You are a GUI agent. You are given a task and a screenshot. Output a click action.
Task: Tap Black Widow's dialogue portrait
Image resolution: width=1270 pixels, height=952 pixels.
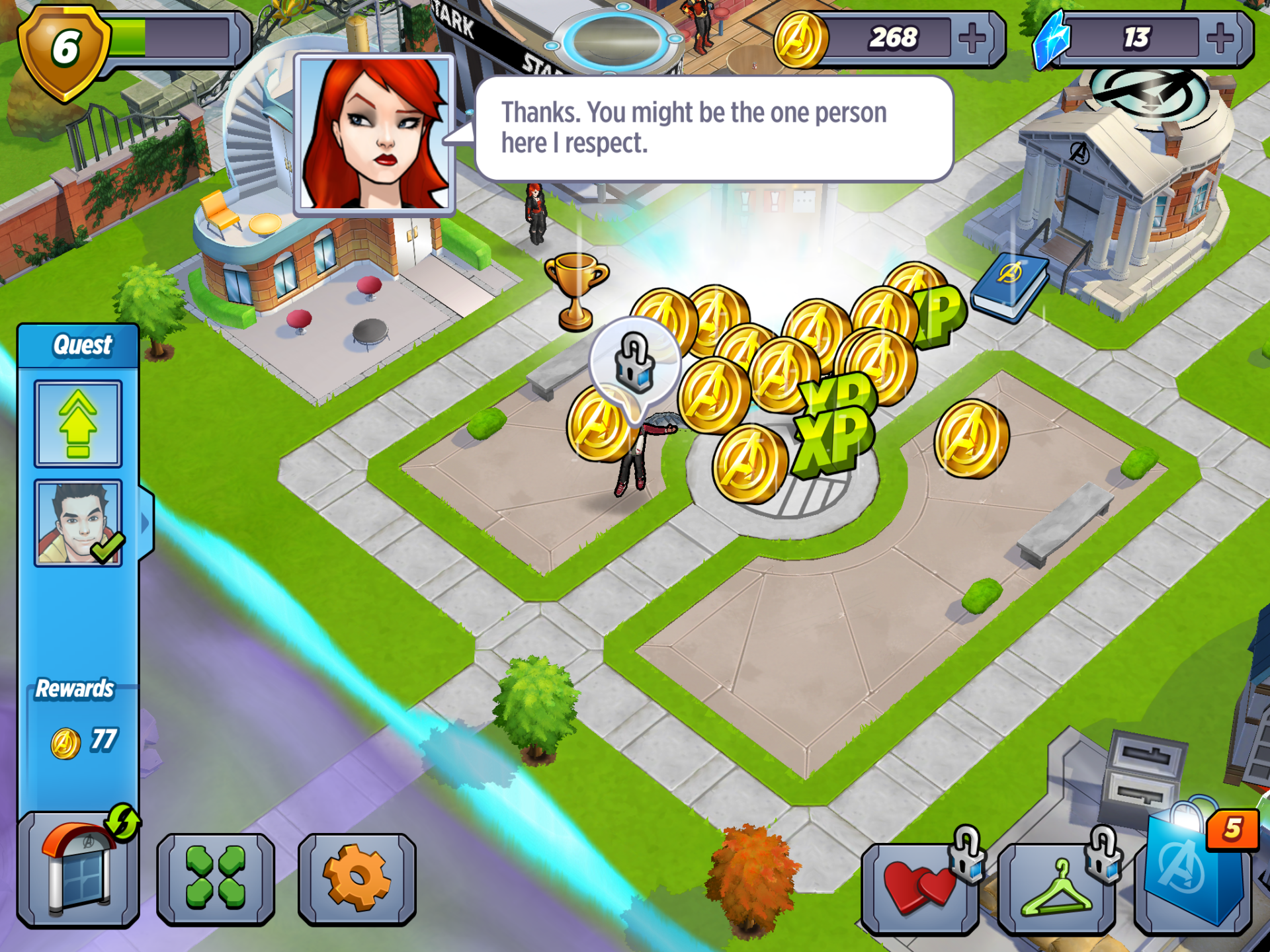(x=374, y=135)
